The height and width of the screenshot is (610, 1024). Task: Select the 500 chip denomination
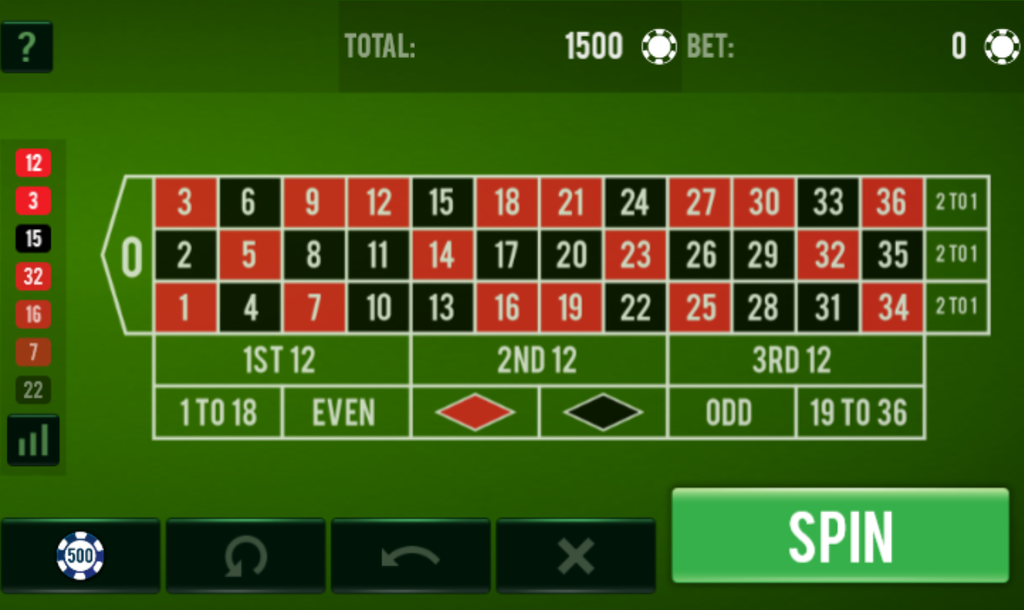[x=80, y=555]
